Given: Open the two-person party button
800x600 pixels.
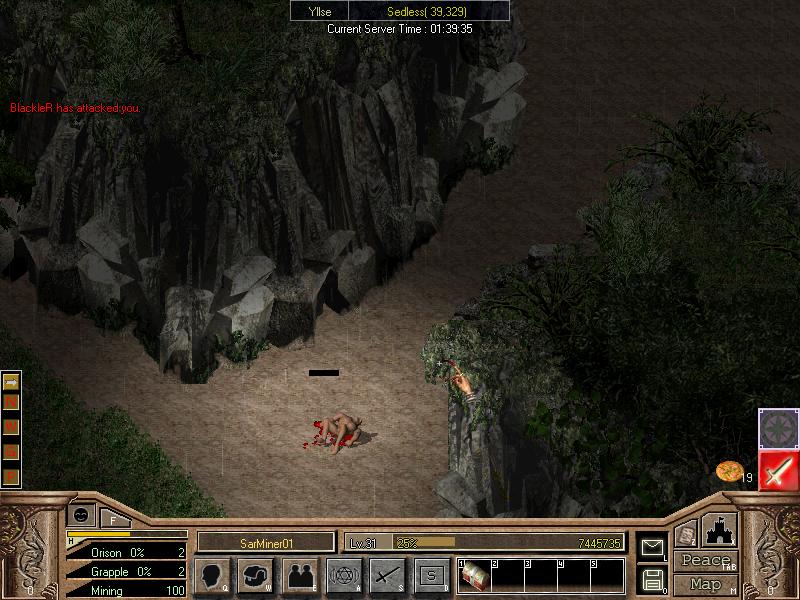Looking at the screenshot, I should 301,575.
